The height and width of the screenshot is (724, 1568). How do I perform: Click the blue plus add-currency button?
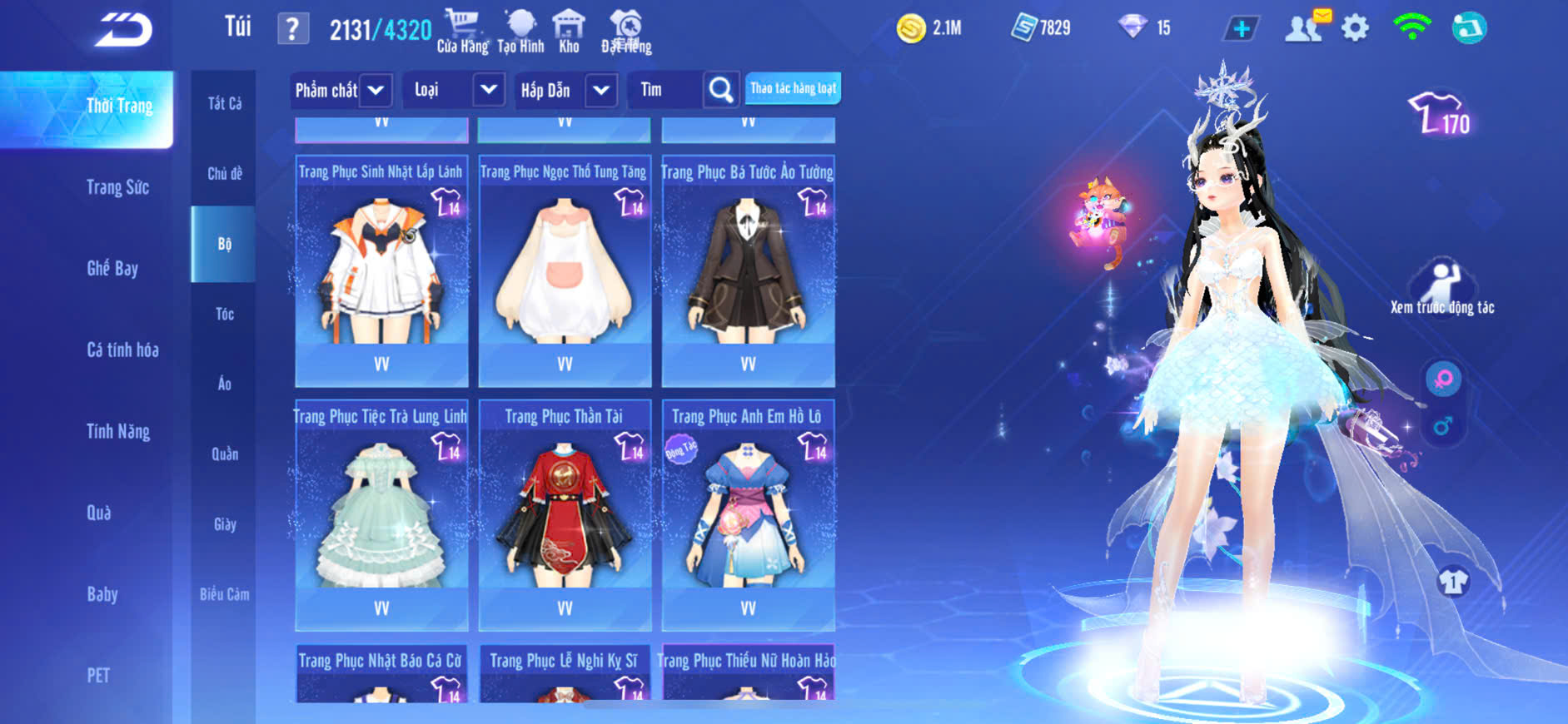(1241, 29)
